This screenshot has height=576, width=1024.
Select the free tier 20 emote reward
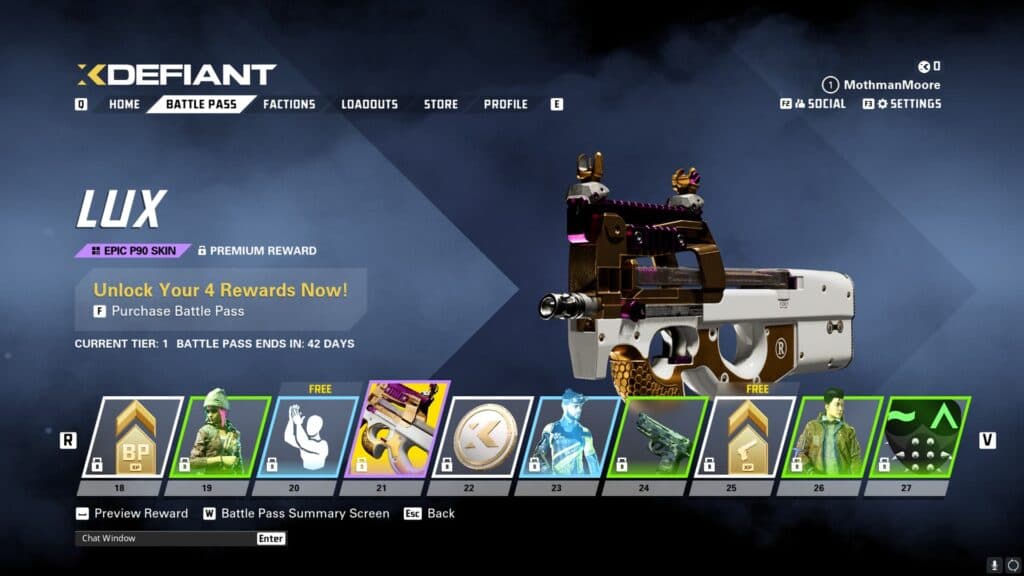click(x=307, y=437)
